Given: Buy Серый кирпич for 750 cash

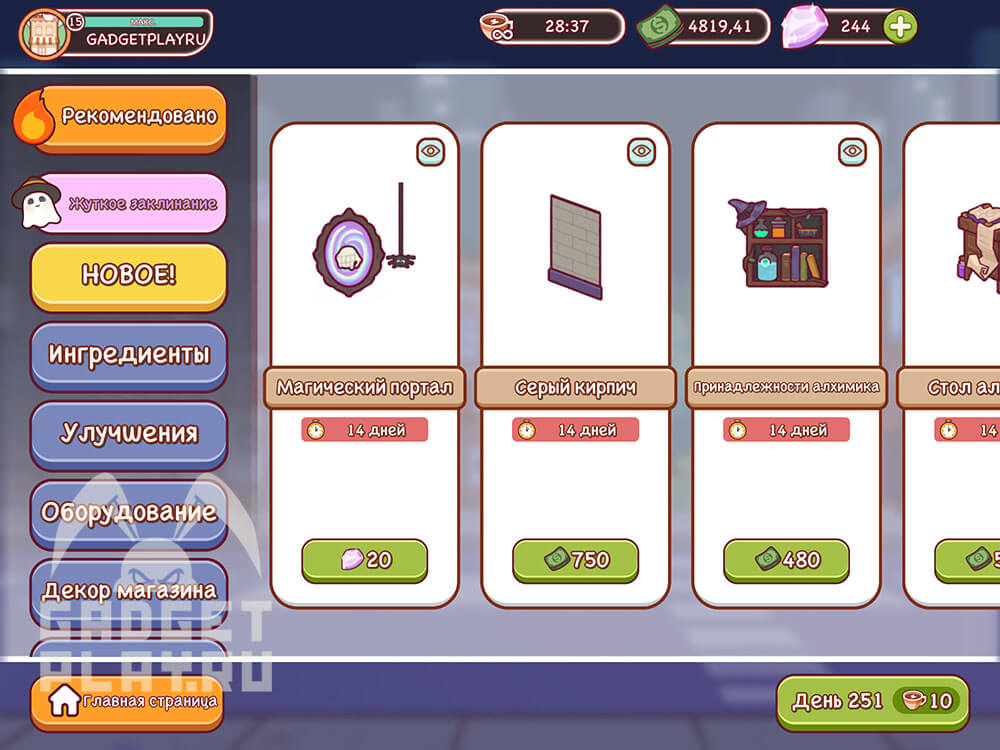Looking at the screenshot, I should click(575, 560).
